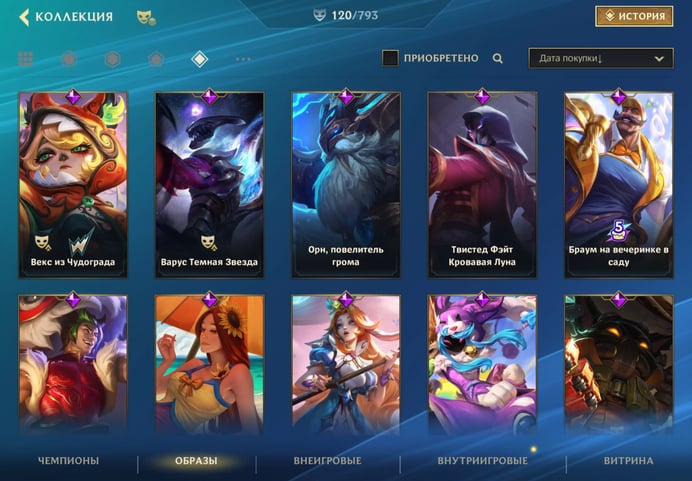Open the sunflower beach girl skin card
Viewport: 692px width, 481px height.
[209, 365]
